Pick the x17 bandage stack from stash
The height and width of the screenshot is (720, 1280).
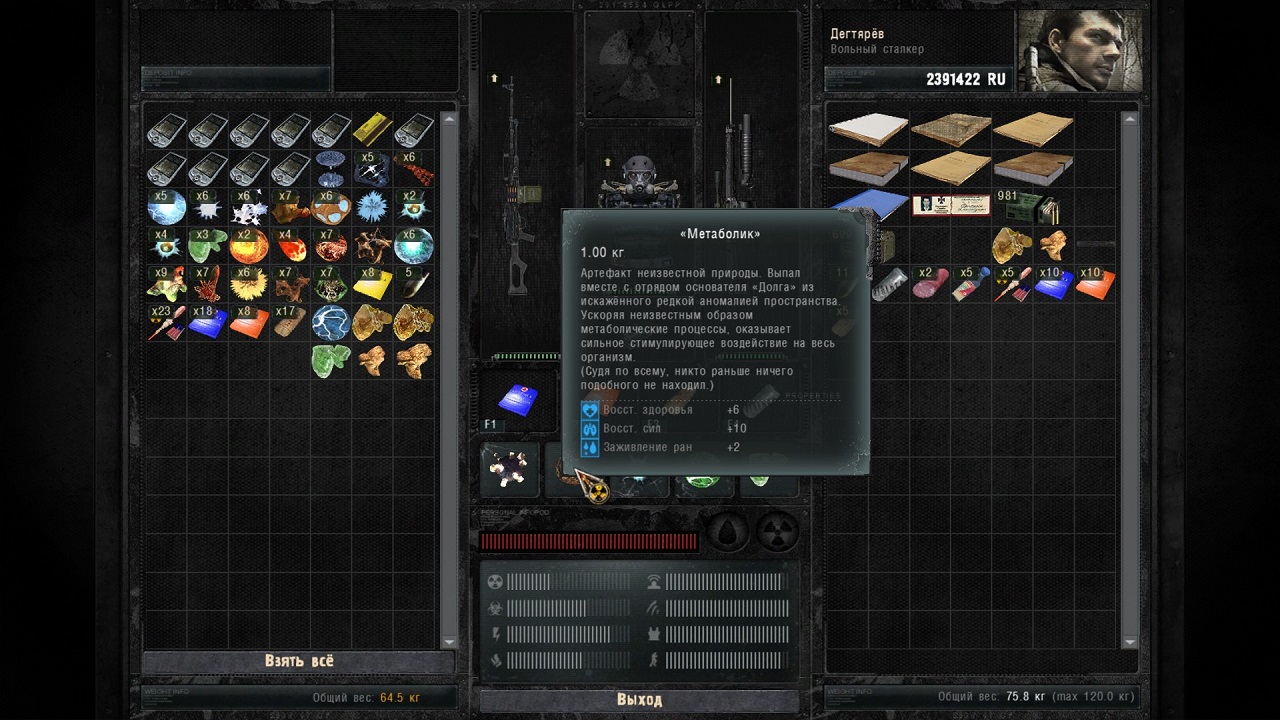pos(290,322)
